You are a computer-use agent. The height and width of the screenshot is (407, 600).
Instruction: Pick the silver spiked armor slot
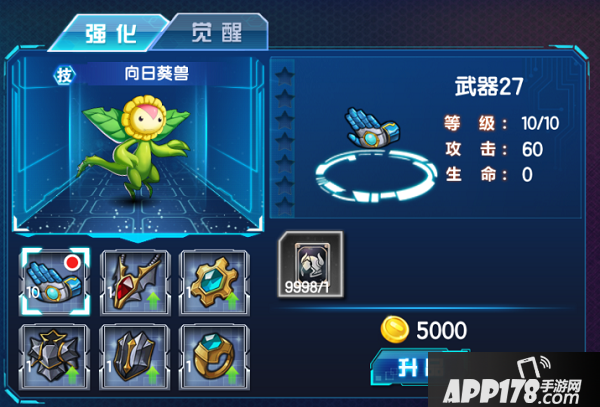click(54, 354)
